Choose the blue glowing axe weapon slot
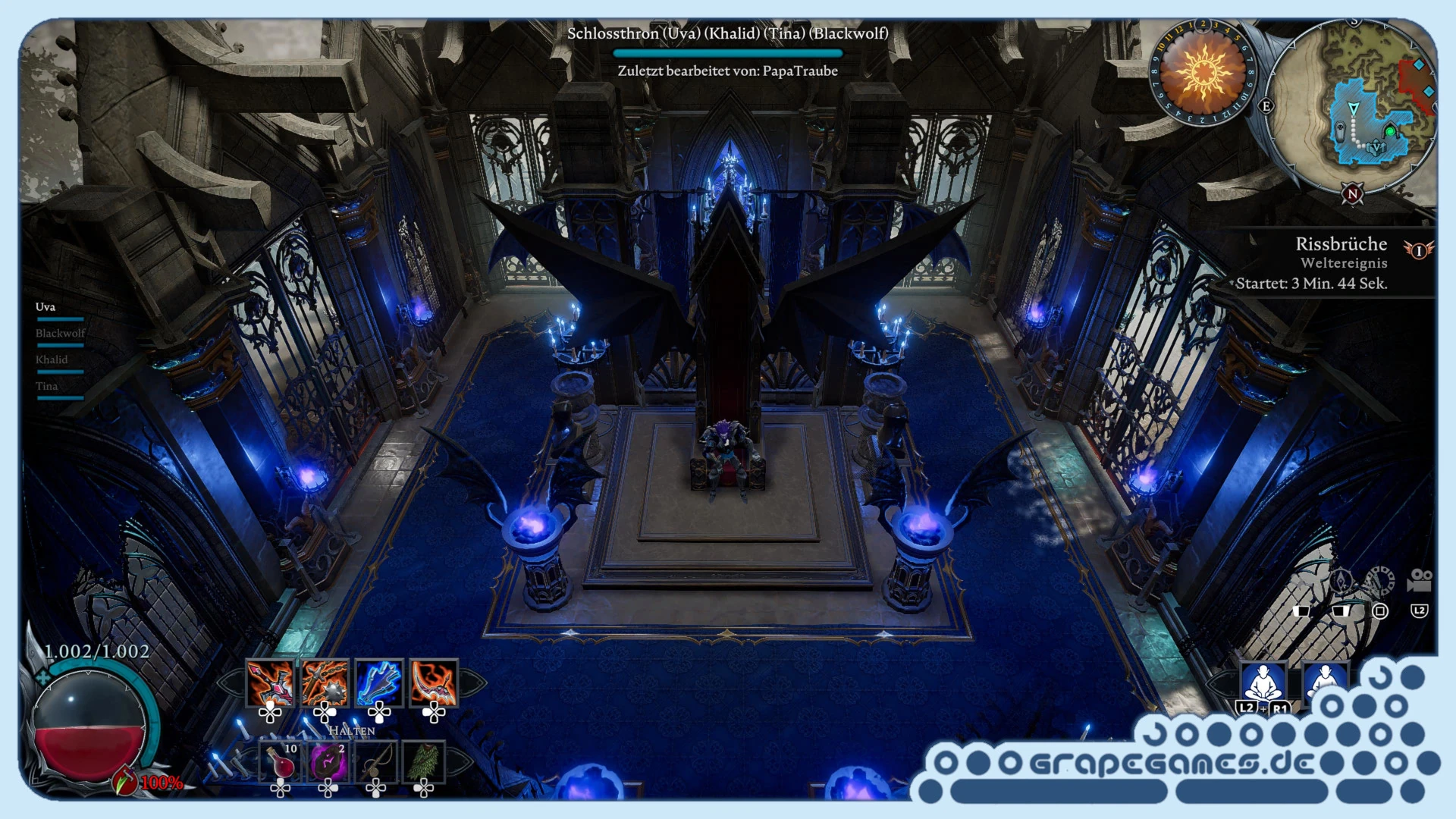1456x819 pixels. (379, 682)
